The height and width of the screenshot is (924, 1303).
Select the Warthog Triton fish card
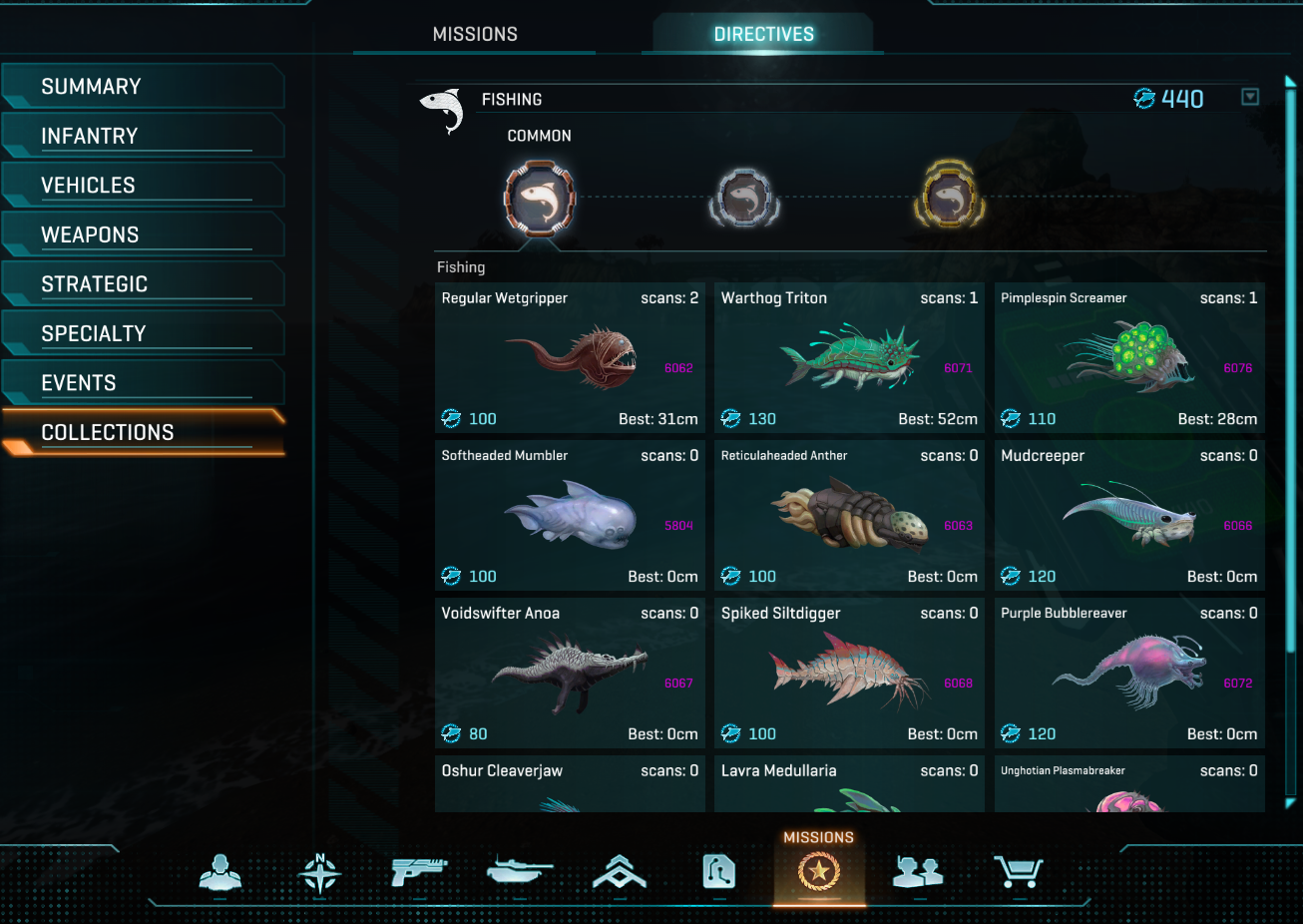pyautogui.click(x=849, y=358)
